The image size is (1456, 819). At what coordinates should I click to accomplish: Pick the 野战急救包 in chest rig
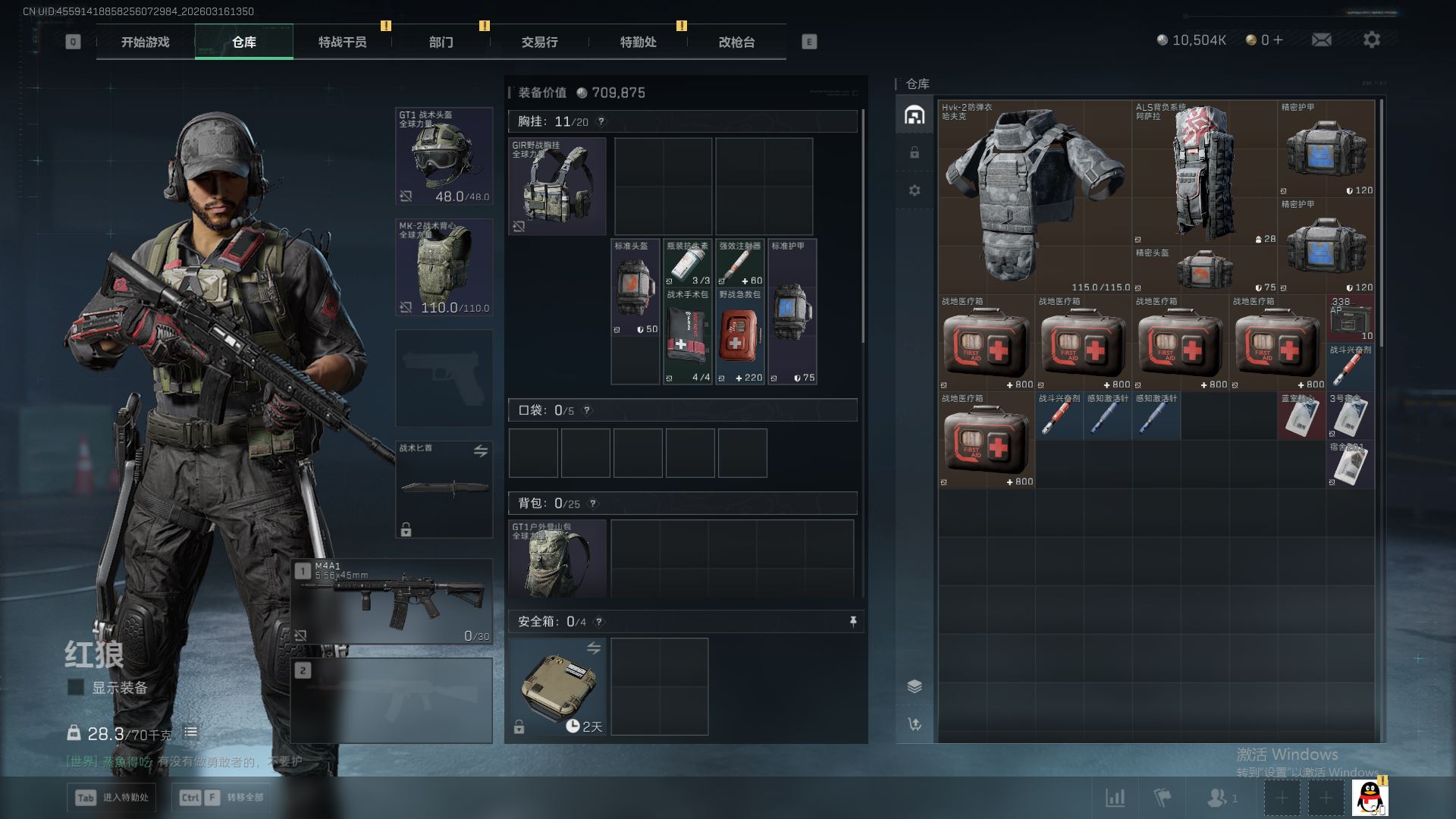pyautogui.click(x=739, y=336)
